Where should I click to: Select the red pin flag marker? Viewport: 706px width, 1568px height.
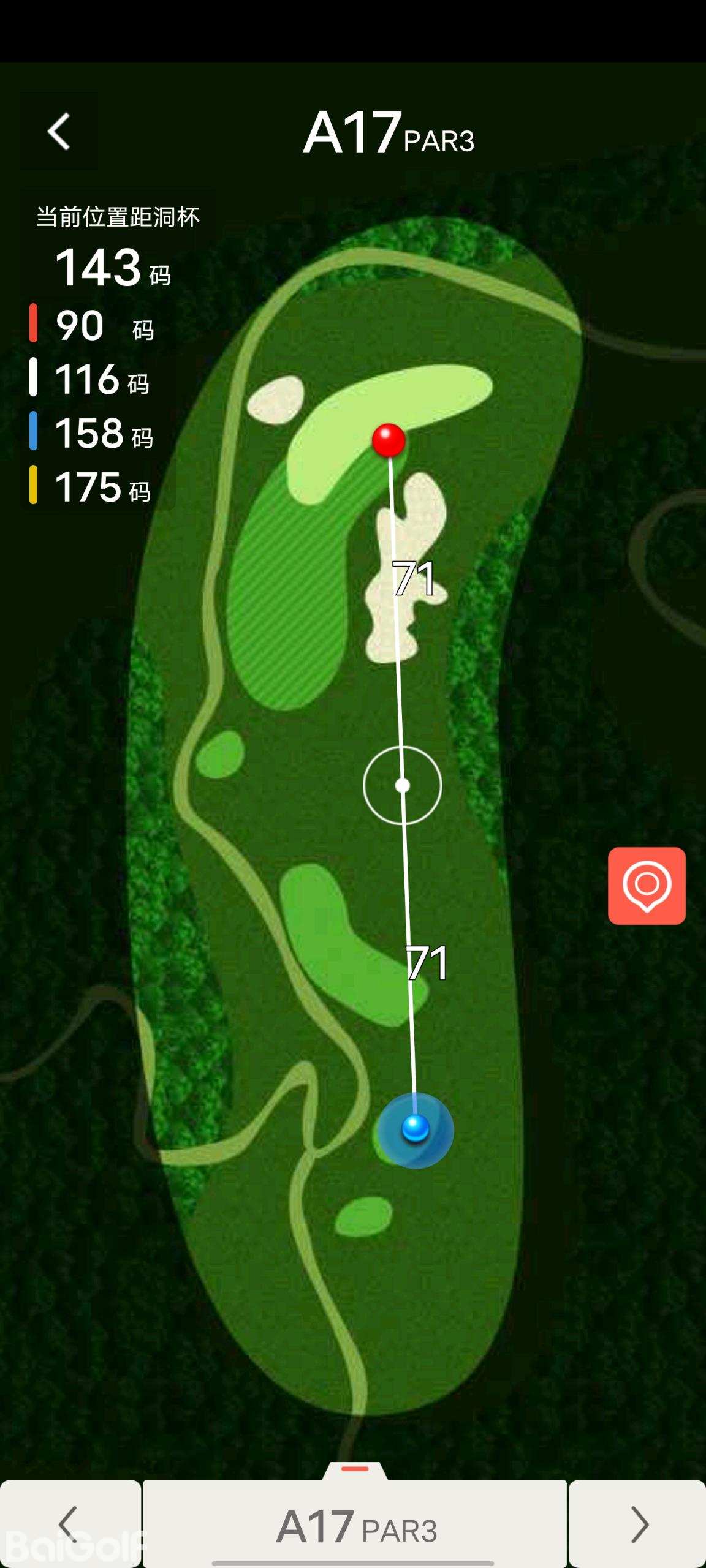click(389, 440)
